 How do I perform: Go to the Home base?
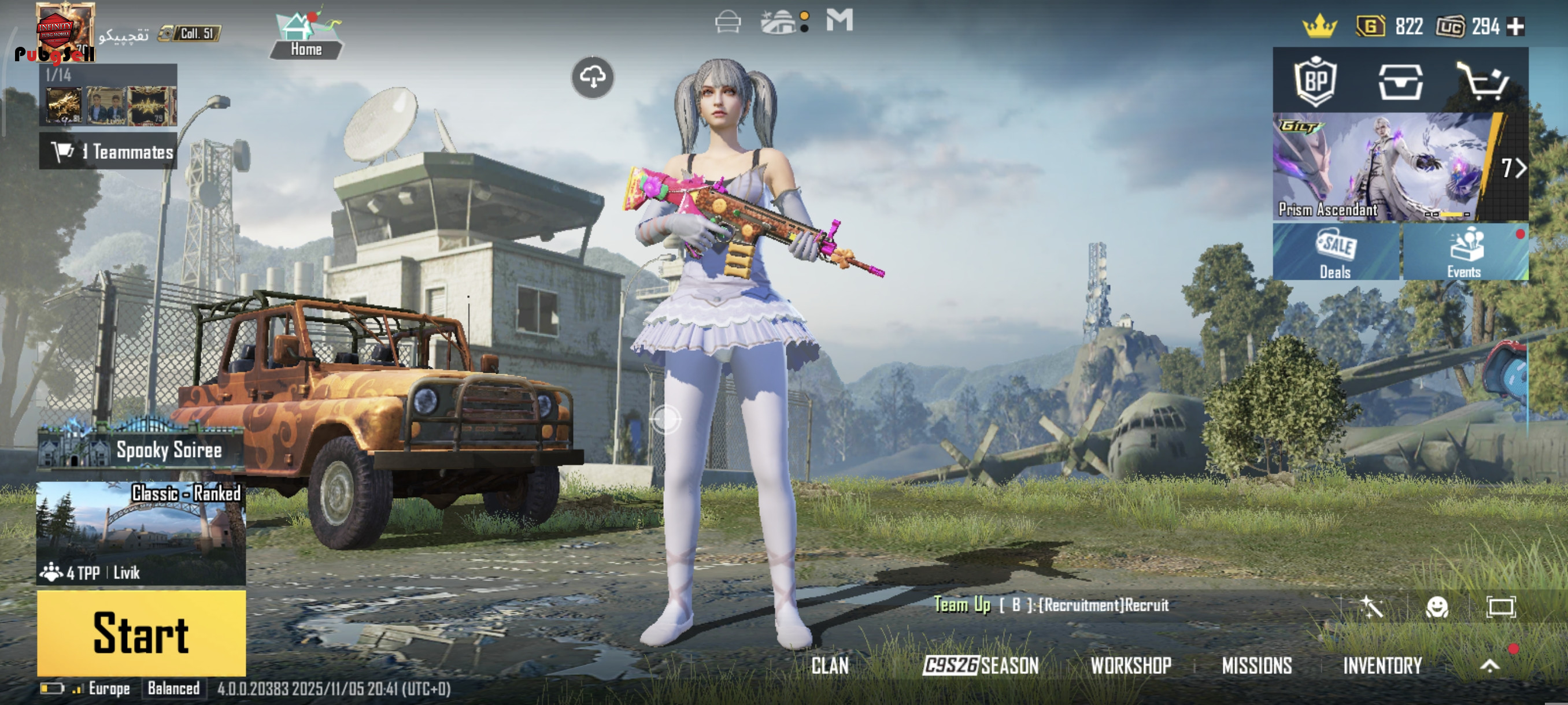pyautogui.click(x=306, y=35)
